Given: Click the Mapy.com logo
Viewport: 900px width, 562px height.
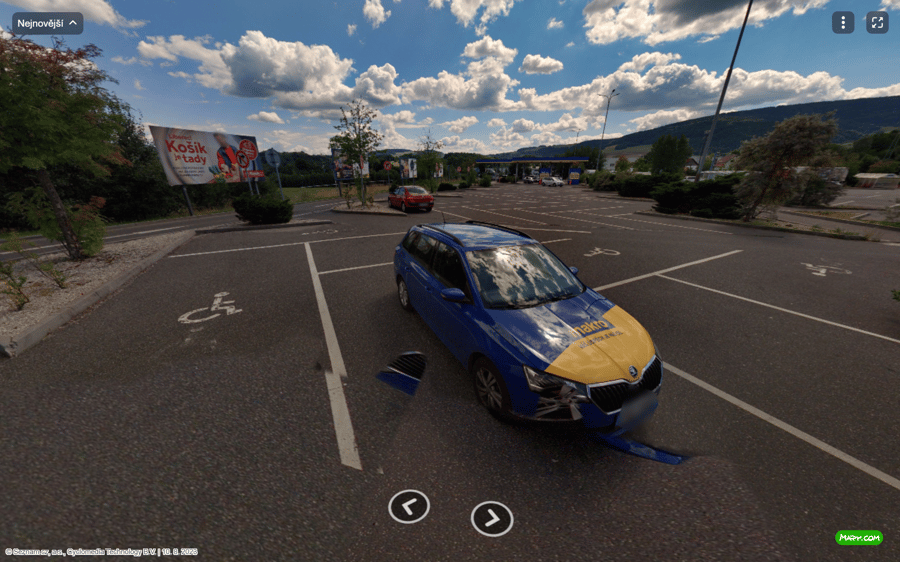Looking at the screenshot, I should click(x=859, y=538).
